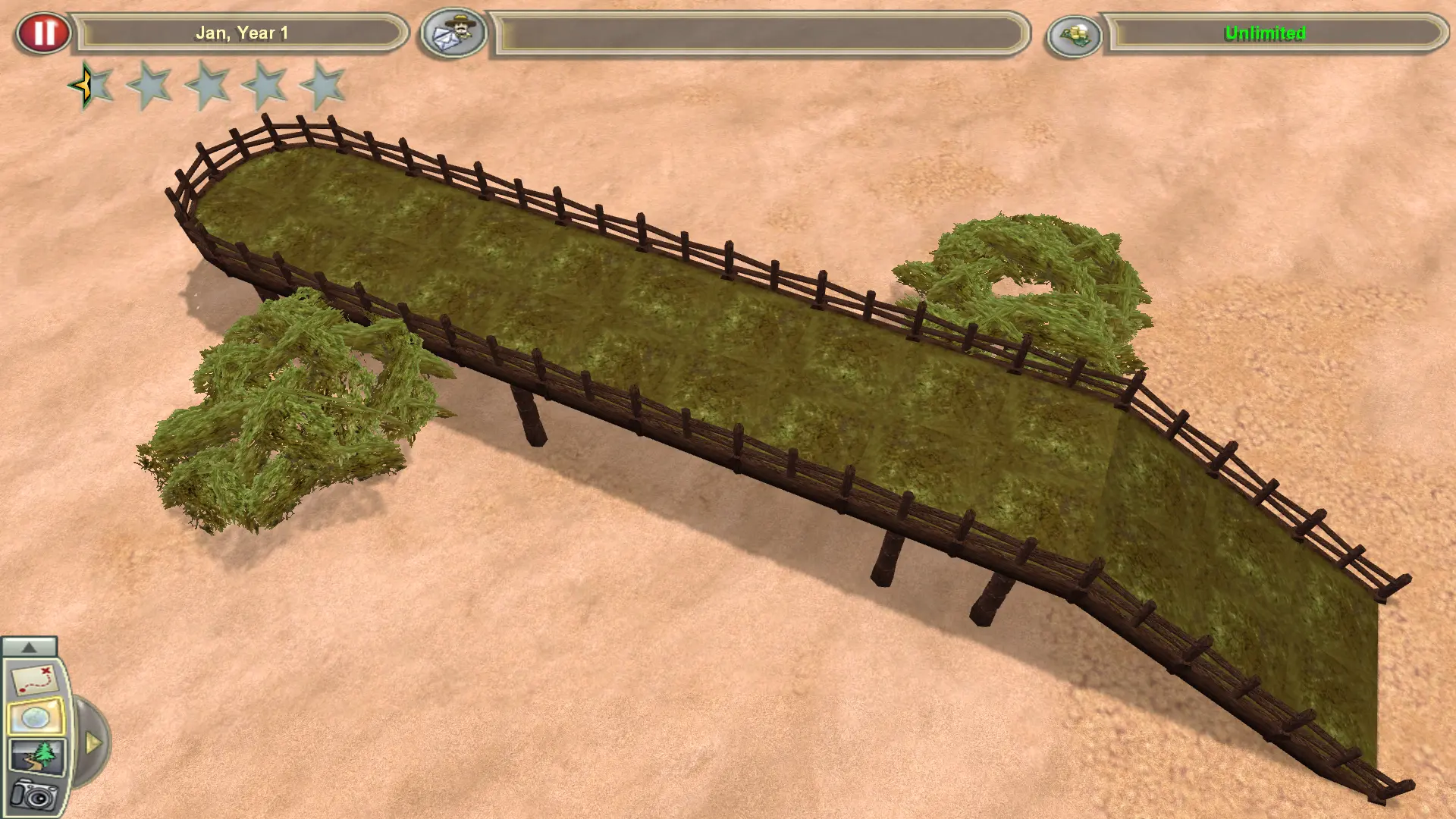Viewport: 1456px width, 819px height.
Task: Toggle the highlighted zoo view mode
Action: (x=37, y=716)
